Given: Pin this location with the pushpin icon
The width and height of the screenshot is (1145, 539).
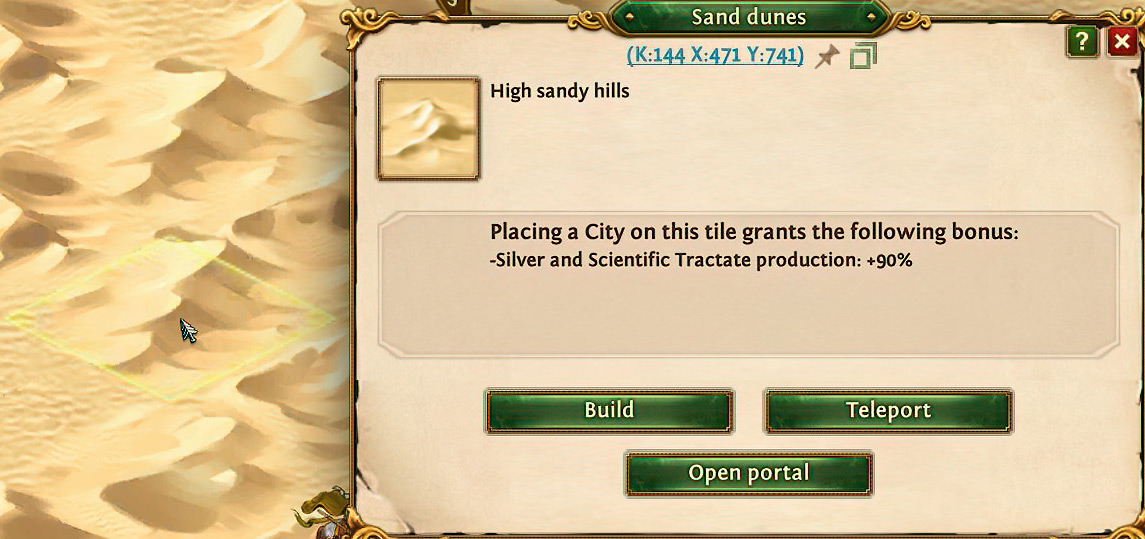Looking at the screenshot, I should pos(826,57).
